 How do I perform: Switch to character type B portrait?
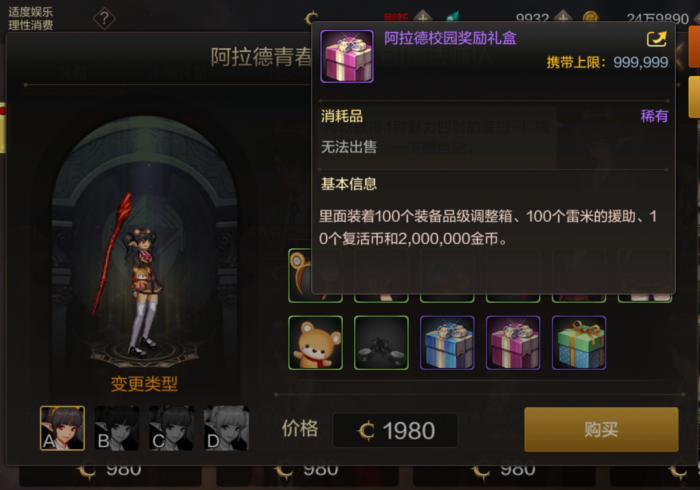pos(116,428)
